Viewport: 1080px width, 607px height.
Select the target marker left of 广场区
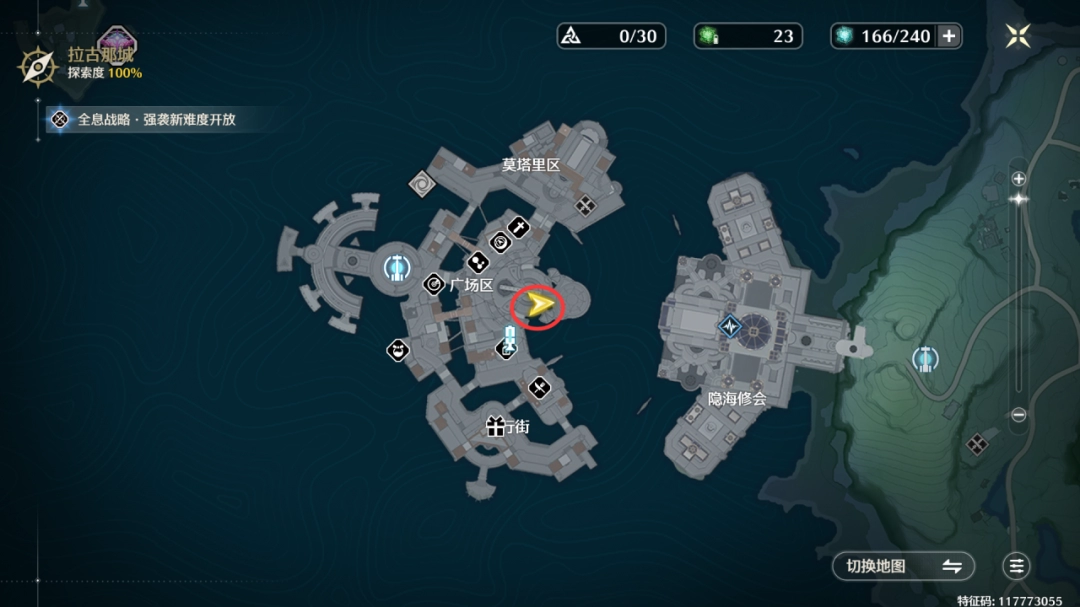pyautogui.click(x=433, y=285)
